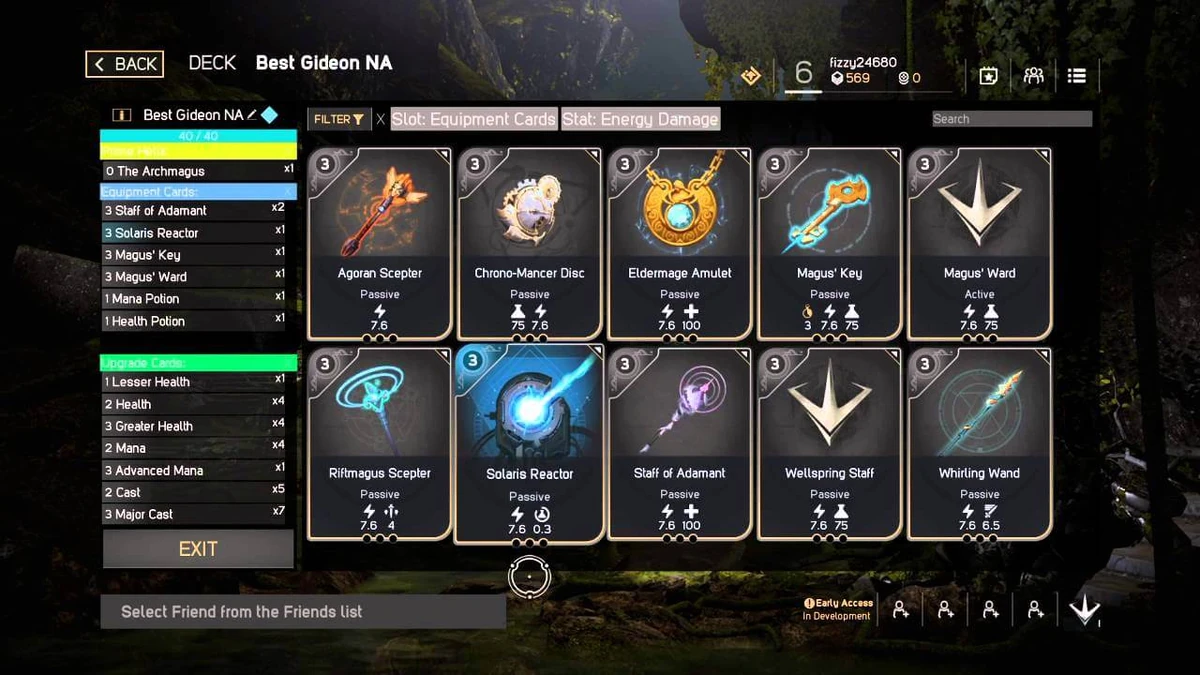Open the FILTER dropdown
The width and height of the screenshot is (1200, 675).
click(x=339, y=119)
